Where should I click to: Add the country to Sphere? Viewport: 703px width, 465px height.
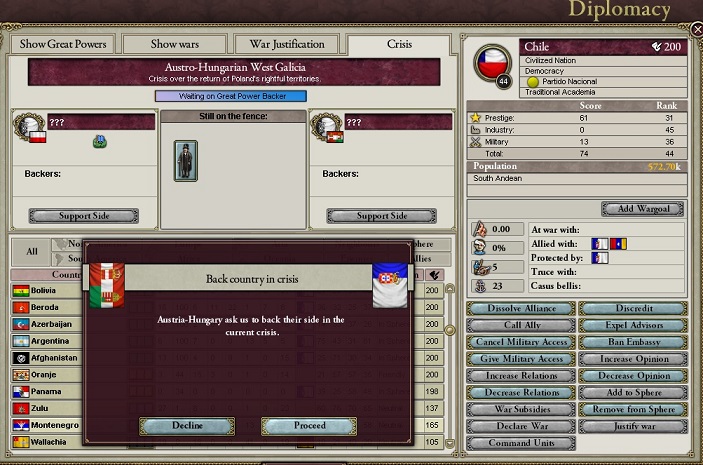[633, 393]
